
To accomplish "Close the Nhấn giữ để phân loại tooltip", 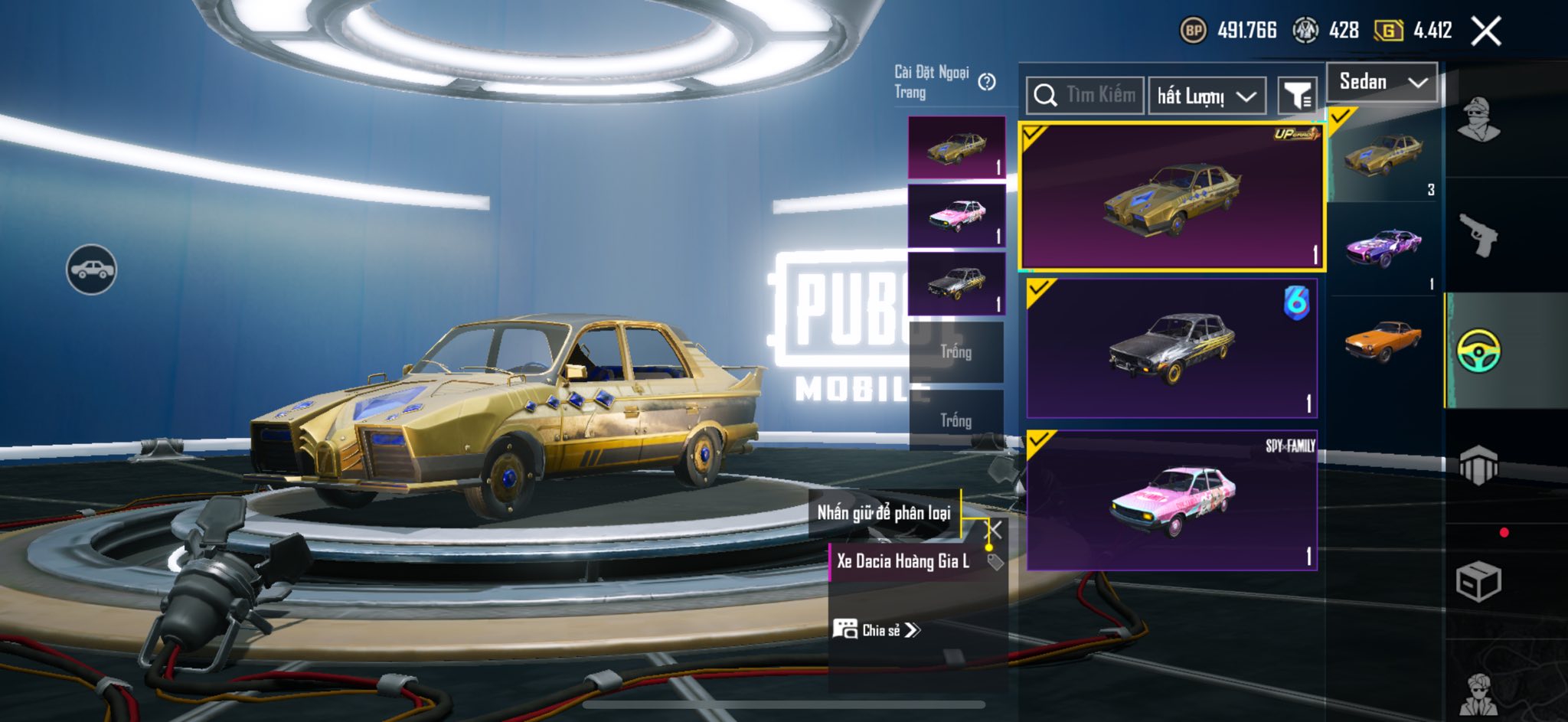I will click(994, 530).
